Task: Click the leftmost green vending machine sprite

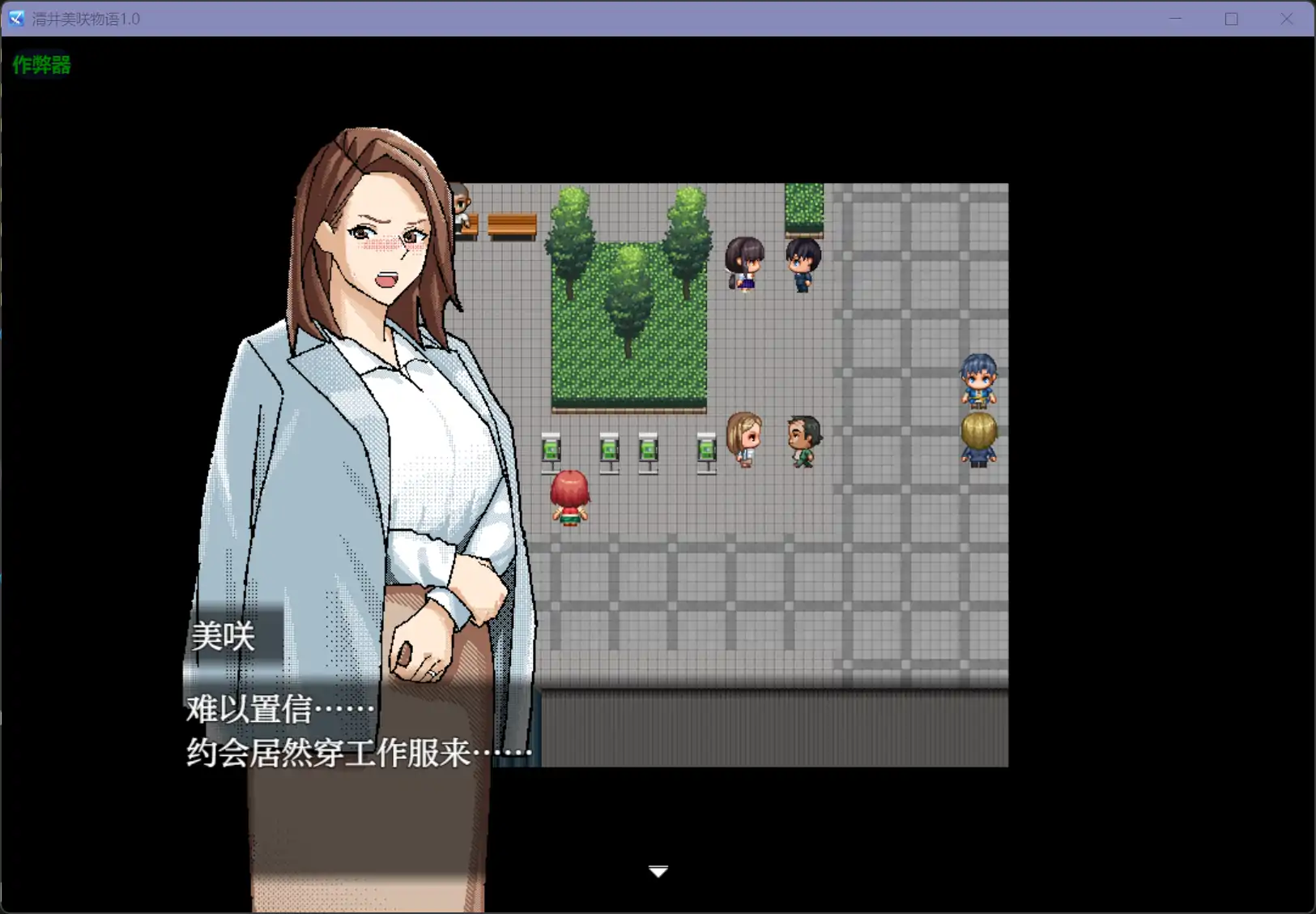Action: coord(552,451)
